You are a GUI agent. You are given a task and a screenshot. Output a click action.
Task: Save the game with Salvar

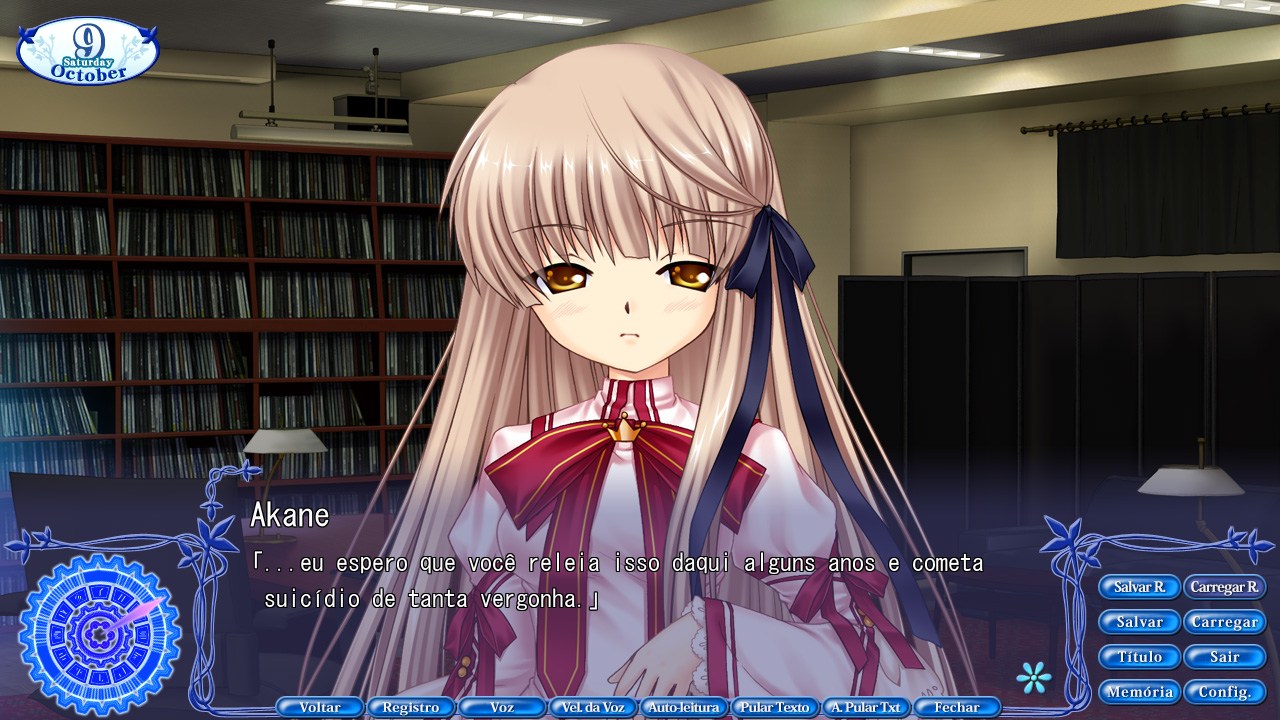coord(1139,622)
